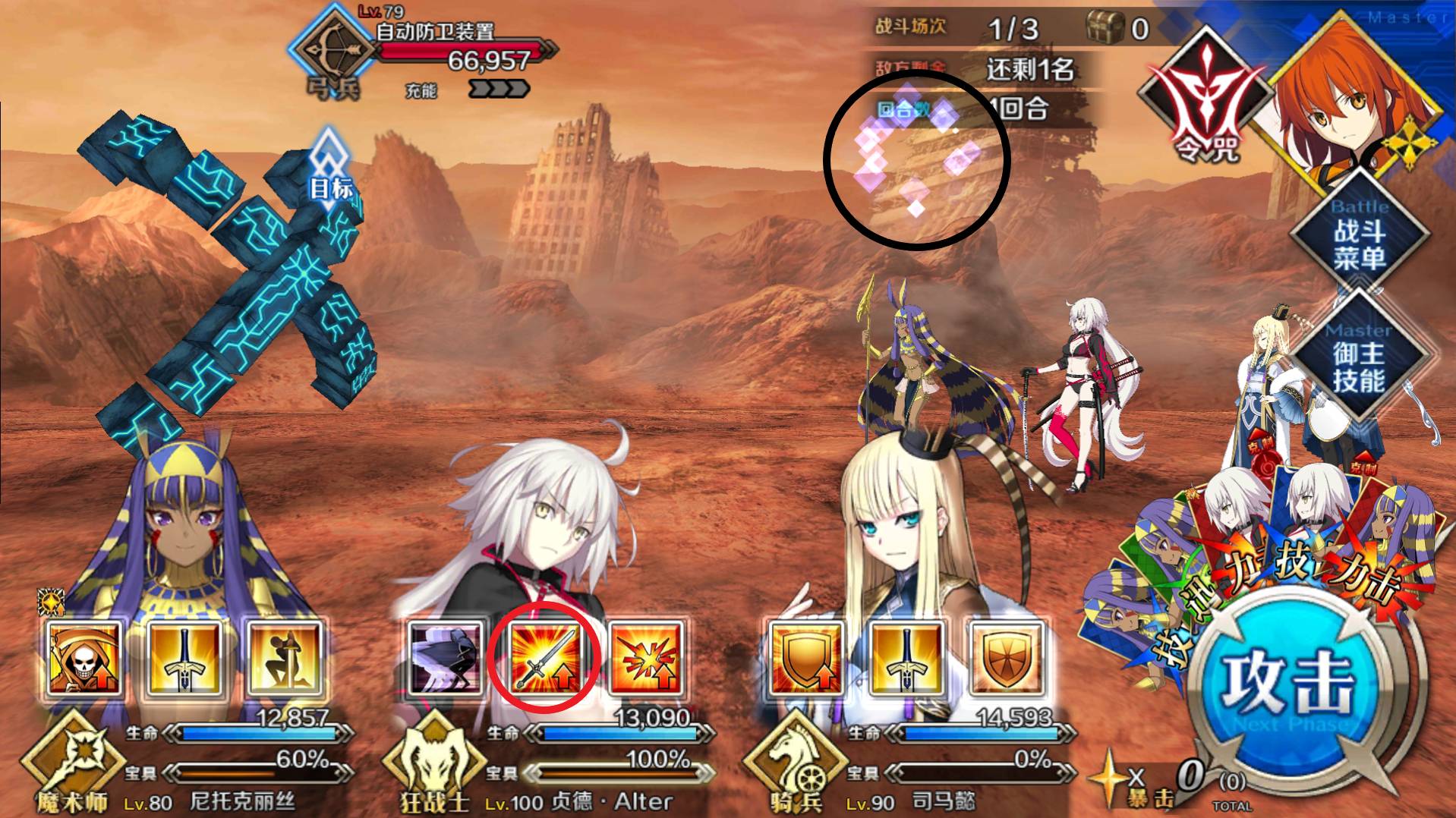Open the 战斗菜单 battle menu
Viewport: 1456px width, 818px height.
[1359, 235]
